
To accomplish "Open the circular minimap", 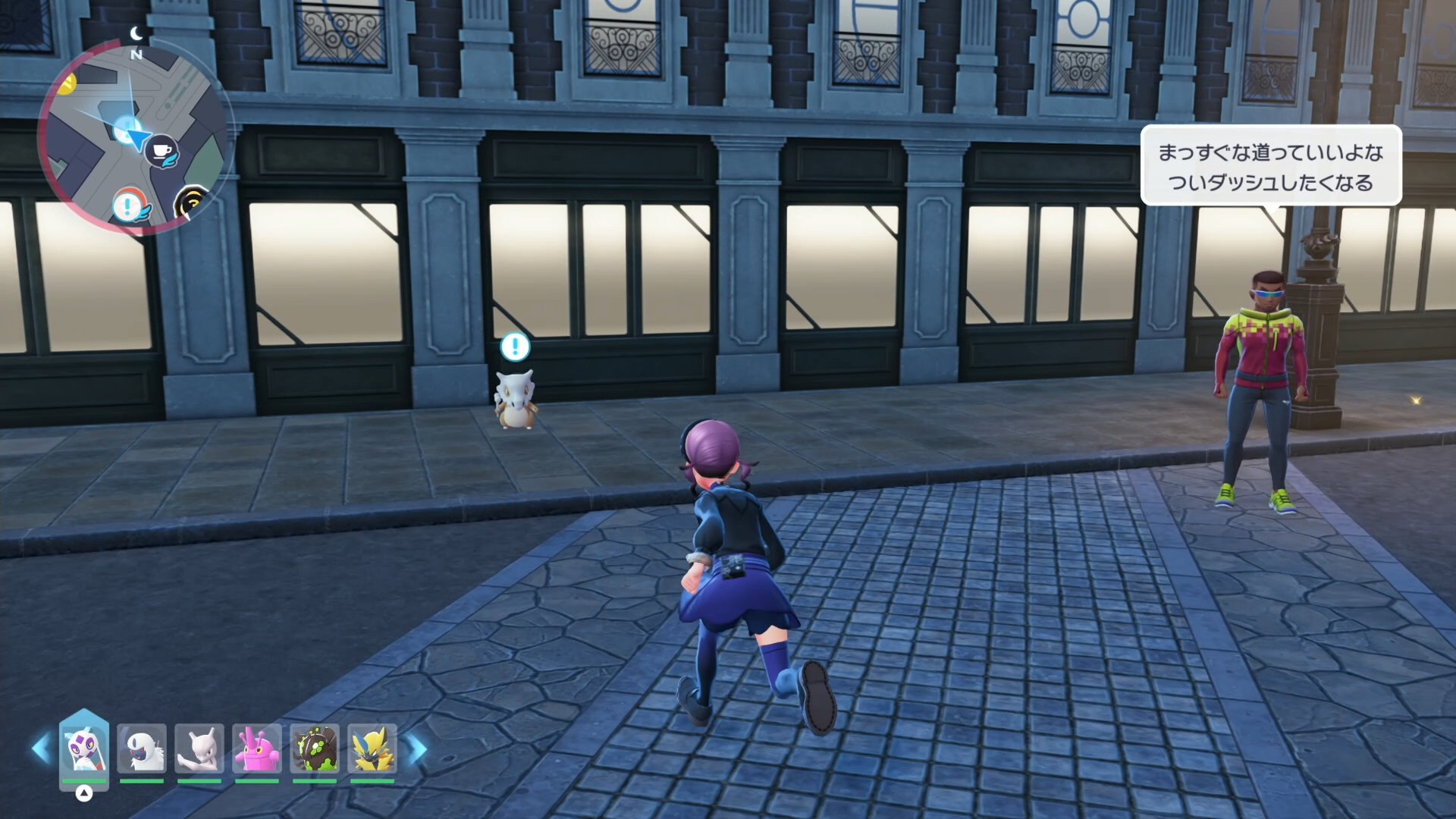I will coord(133,136).
